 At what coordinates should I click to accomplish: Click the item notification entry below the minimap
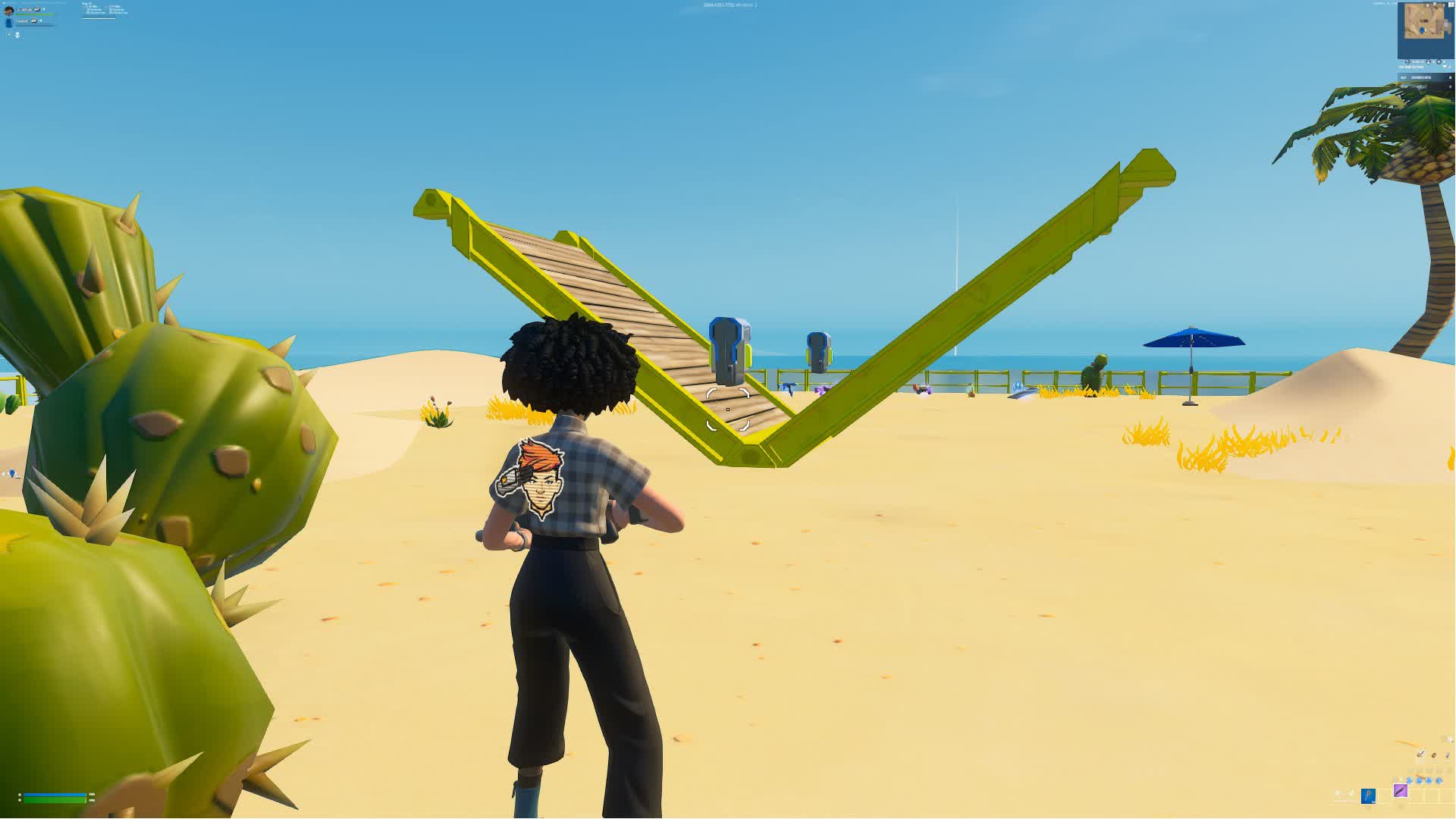(x=1424, y=77)
